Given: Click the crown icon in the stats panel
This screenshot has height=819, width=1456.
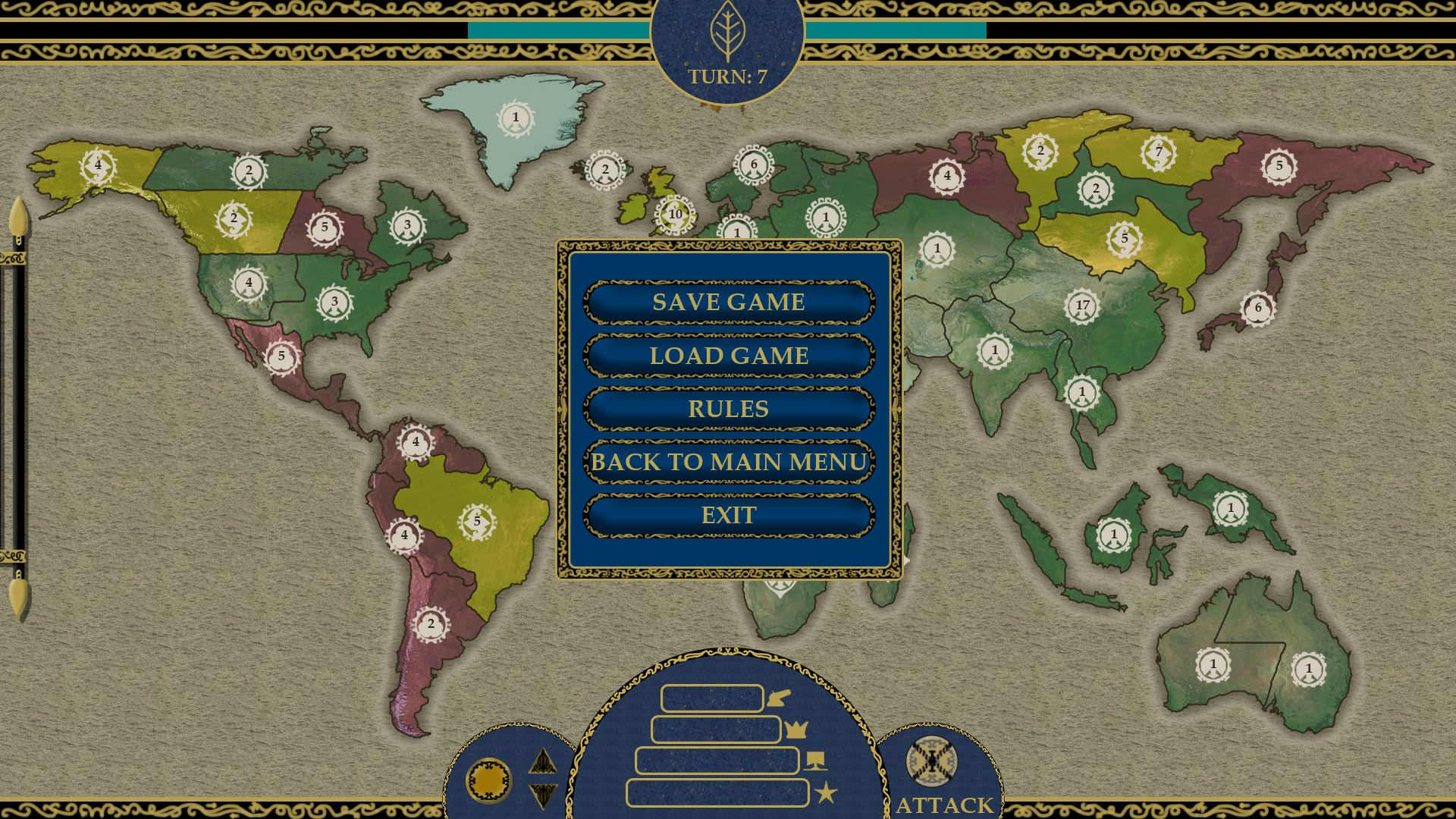Looking at the screenshot, I should point(798,731).
